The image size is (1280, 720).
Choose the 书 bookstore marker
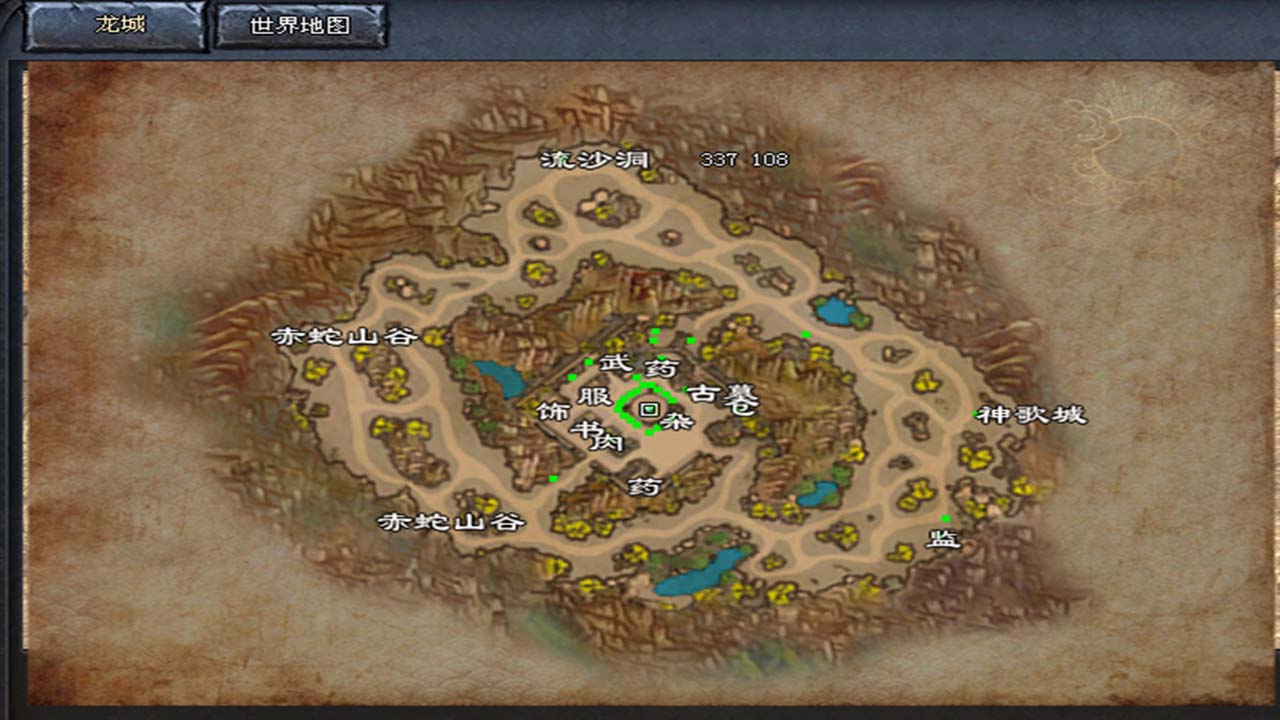click(x=582, y=430)
